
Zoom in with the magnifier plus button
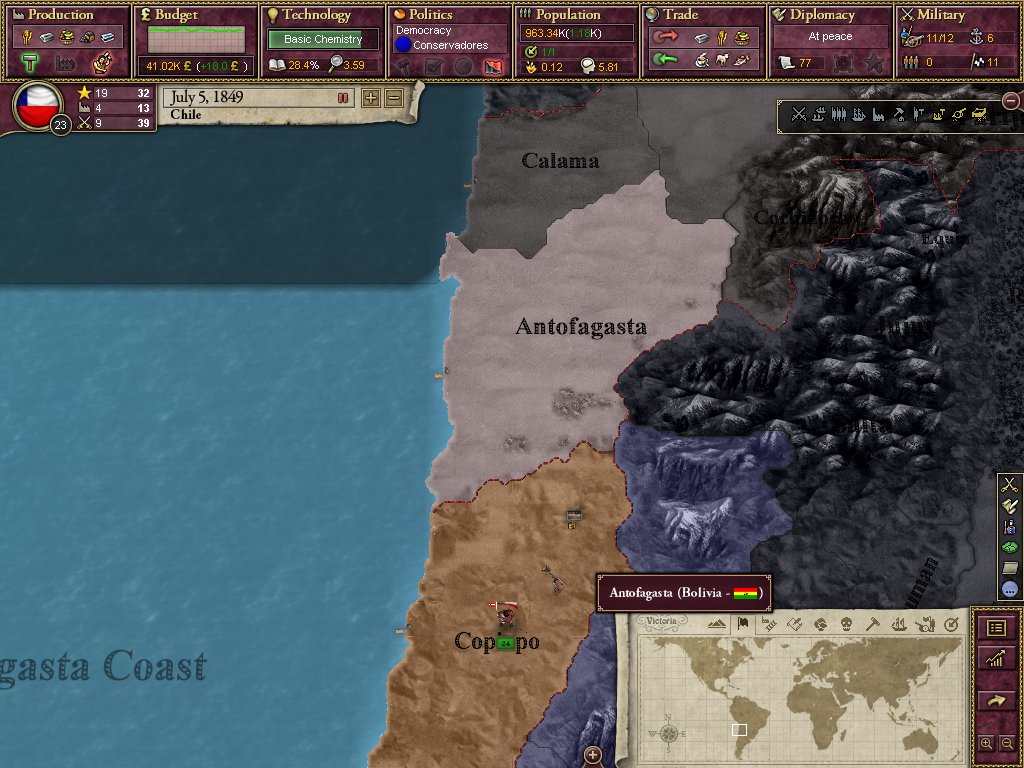click(987, 744)
